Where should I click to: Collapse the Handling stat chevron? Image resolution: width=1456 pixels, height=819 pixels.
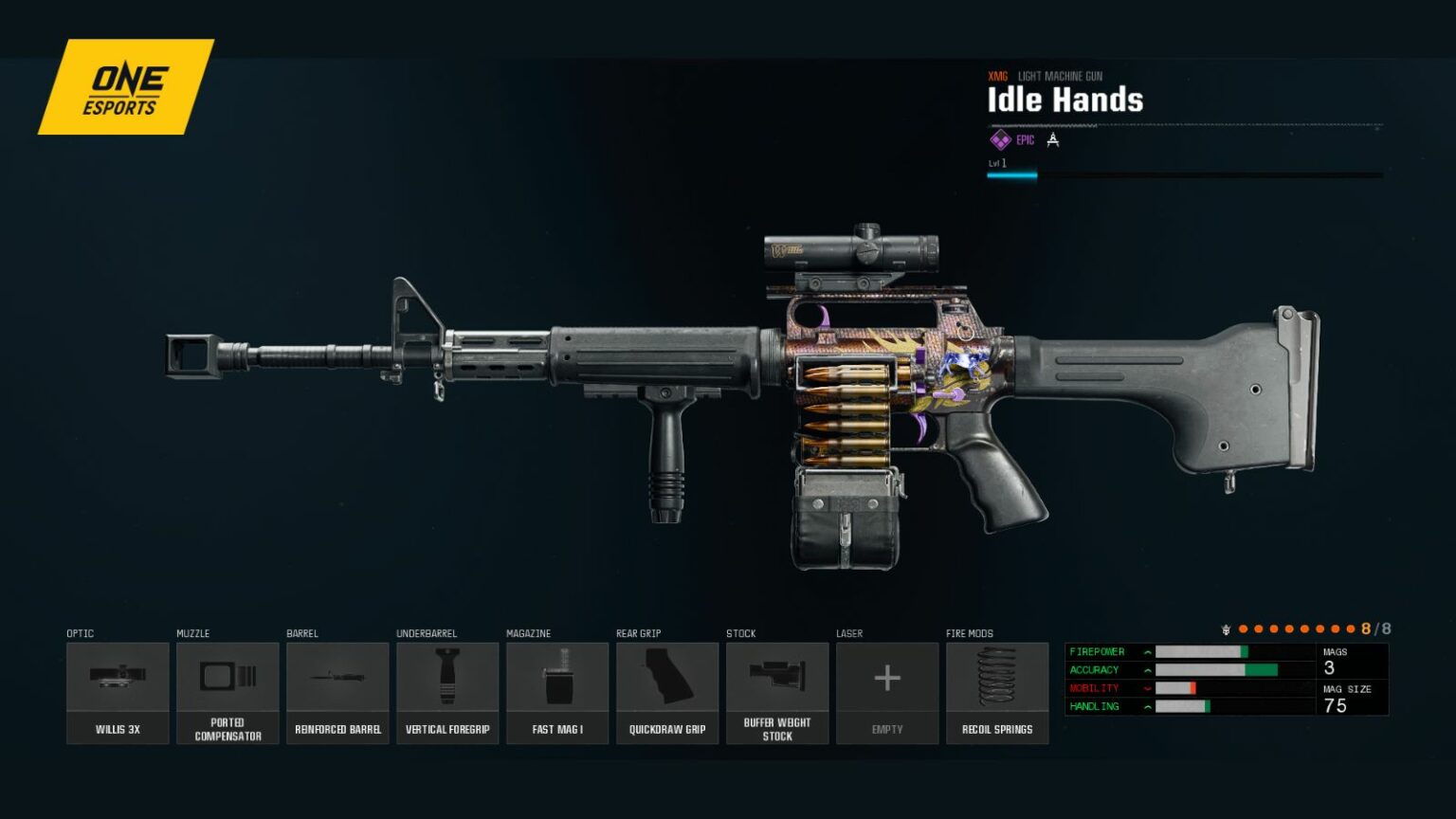click(1147, 706)
